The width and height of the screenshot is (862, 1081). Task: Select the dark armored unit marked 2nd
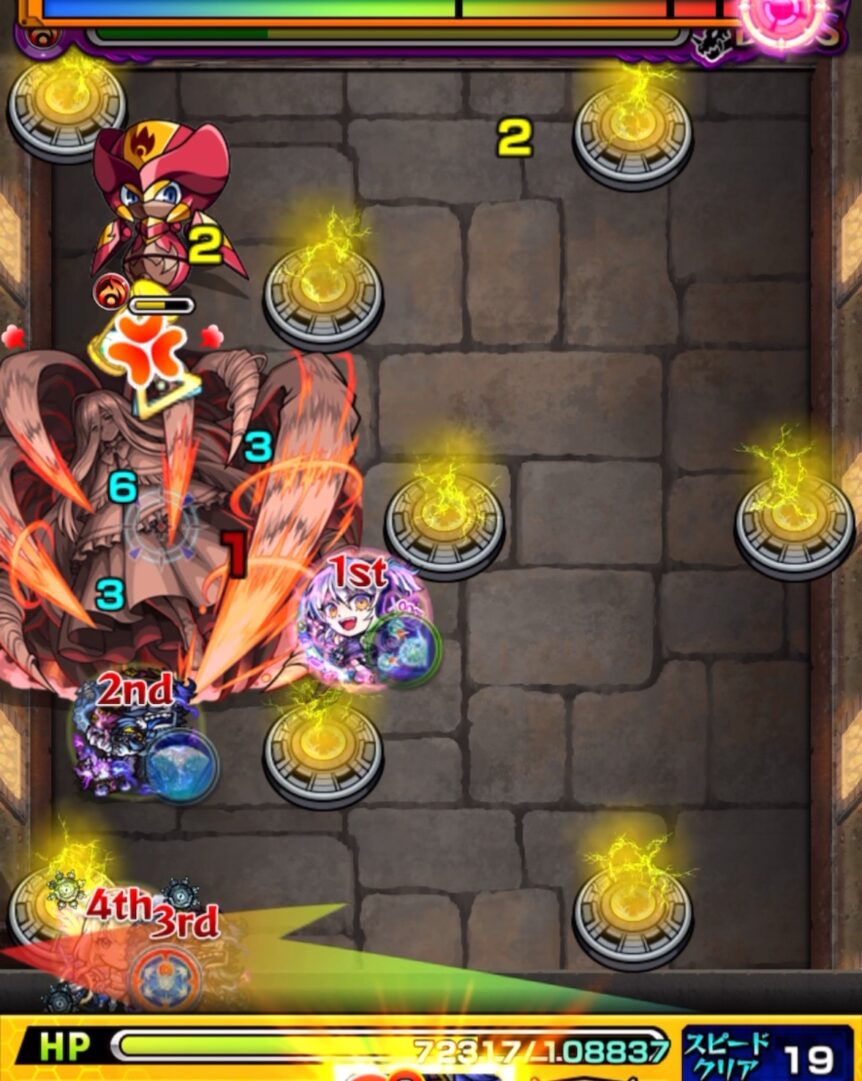tap(132, 742)
